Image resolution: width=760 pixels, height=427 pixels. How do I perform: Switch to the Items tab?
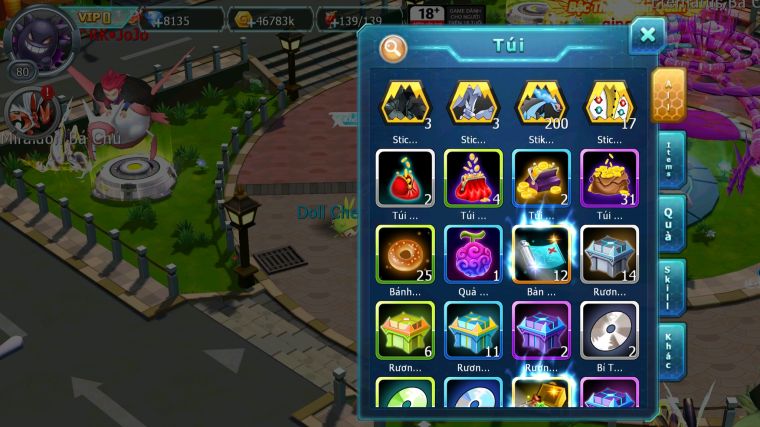669,160
